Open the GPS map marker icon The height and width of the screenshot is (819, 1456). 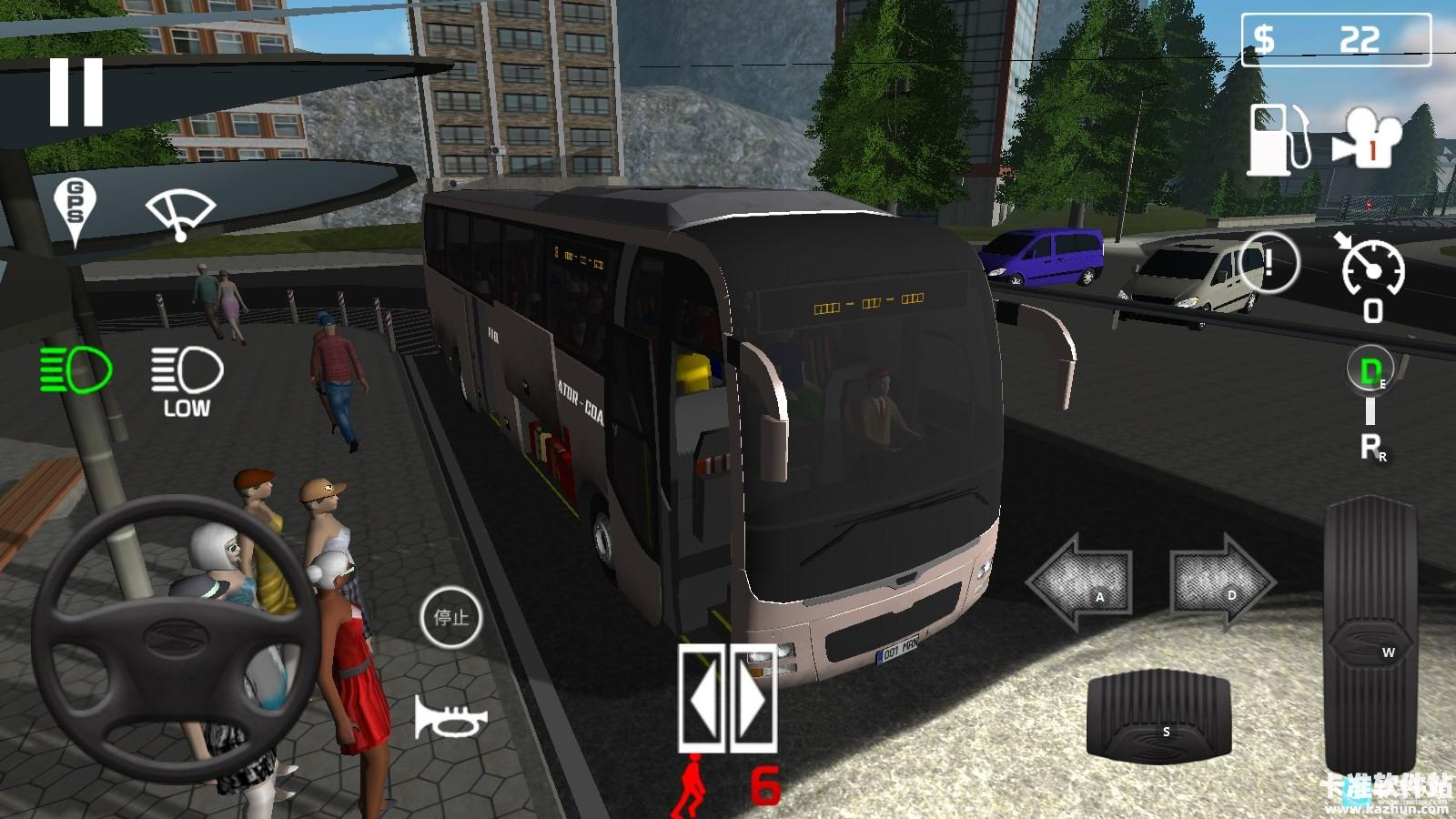(75, 210)
